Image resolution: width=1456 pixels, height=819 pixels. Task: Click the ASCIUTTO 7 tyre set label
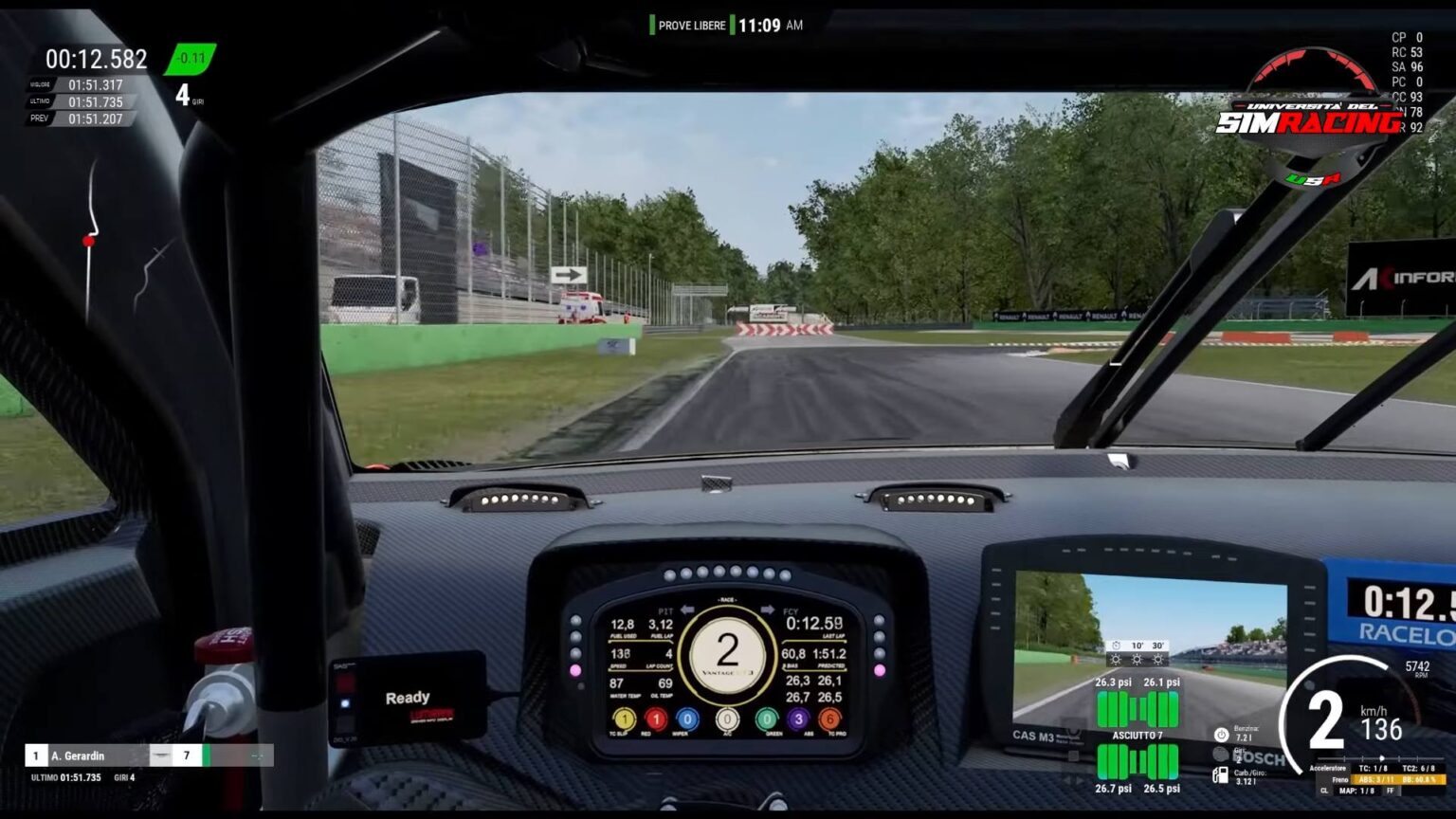(x=1138, y=734)
